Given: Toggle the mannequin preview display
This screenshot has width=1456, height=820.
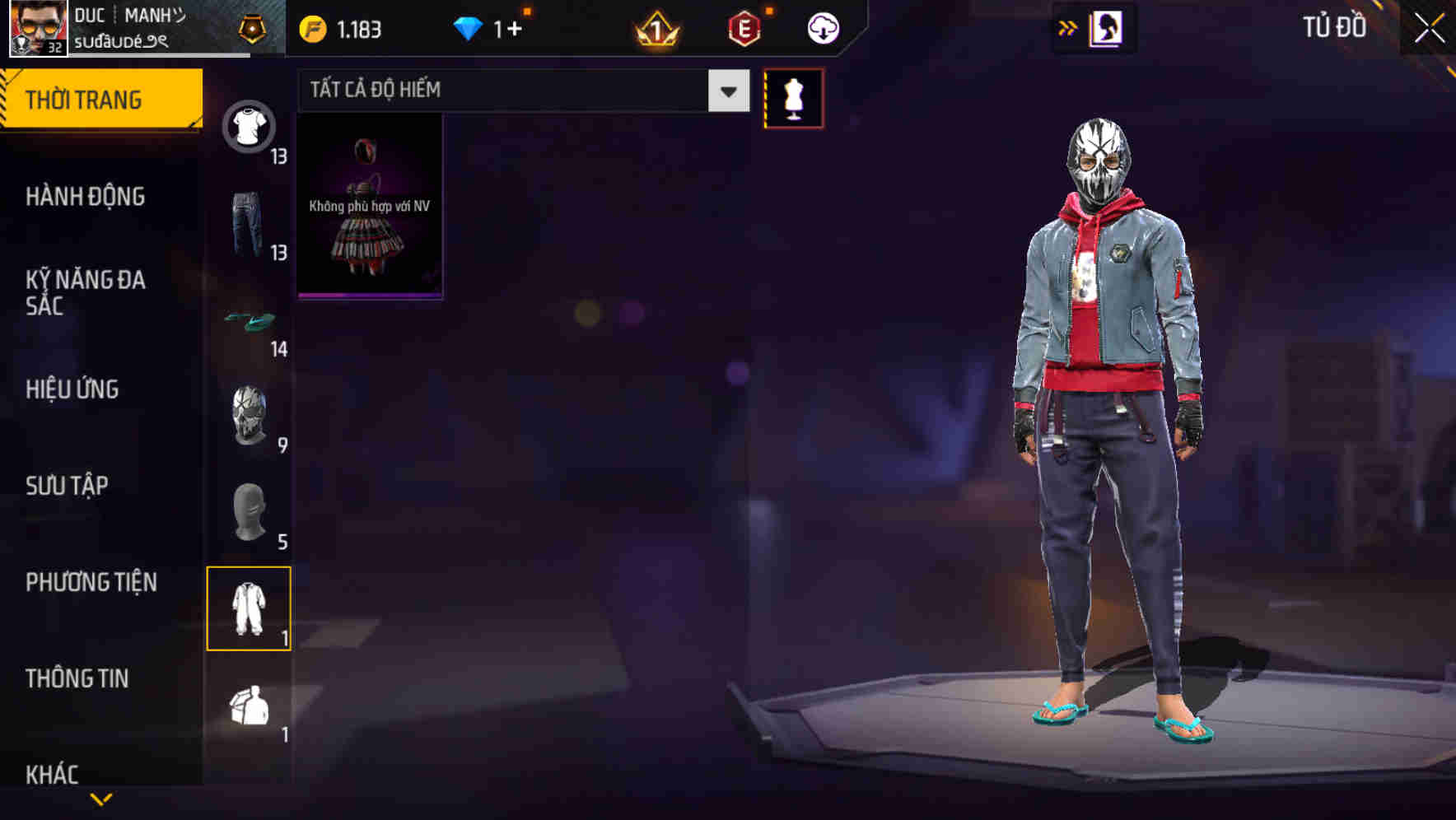Looking at the screenshot, I should coord(795,99).
